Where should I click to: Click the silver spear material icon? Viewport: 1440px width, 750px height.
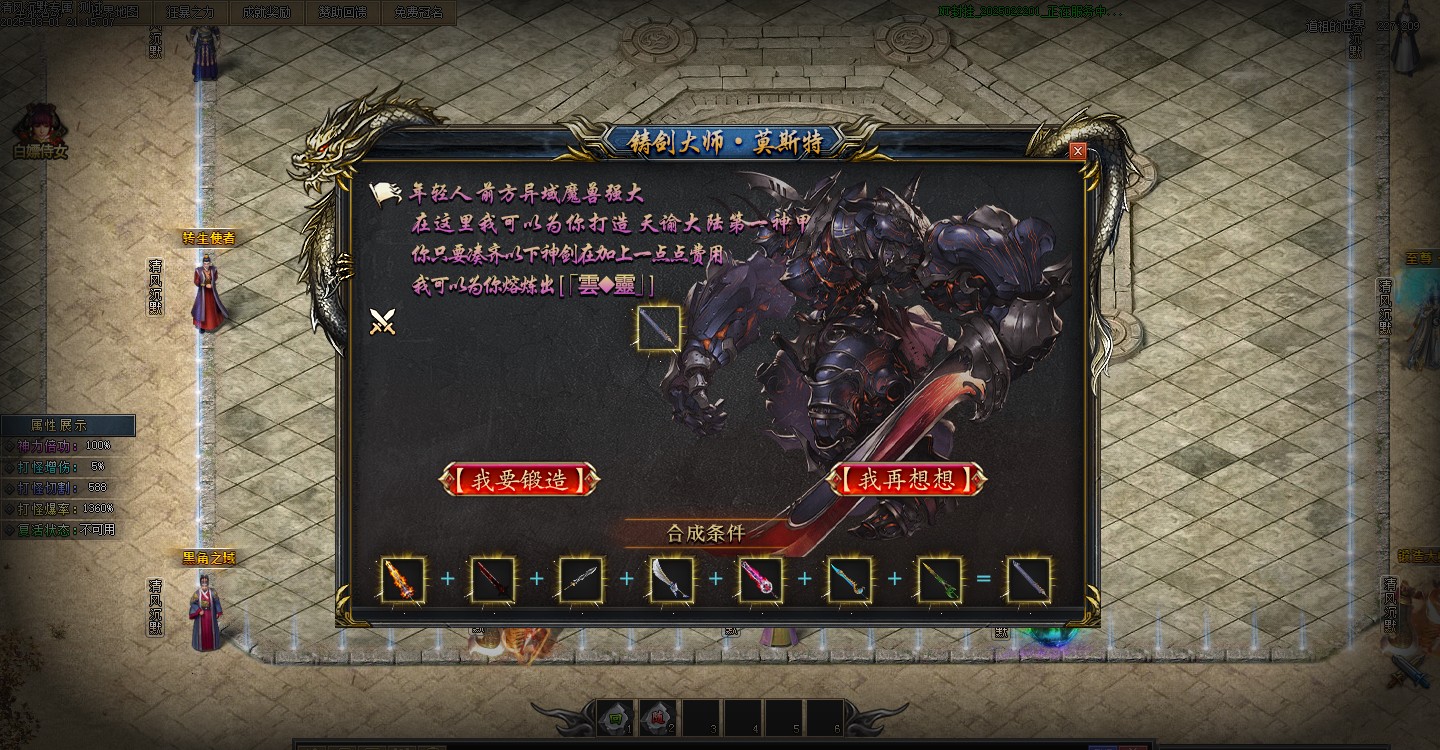(x=580, y=580)
